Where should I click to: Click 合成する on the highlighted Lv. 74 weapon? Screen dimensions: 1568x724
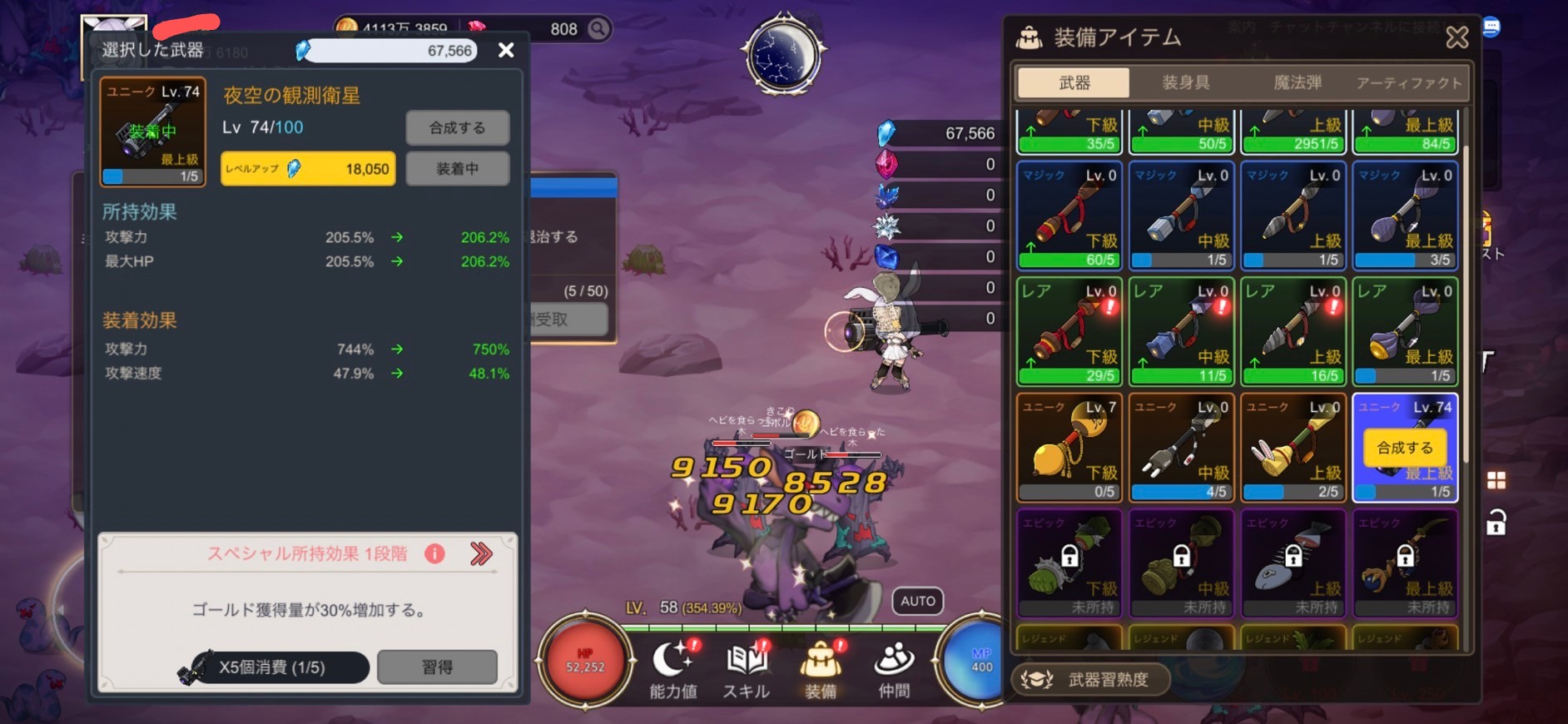[1404, 448]
